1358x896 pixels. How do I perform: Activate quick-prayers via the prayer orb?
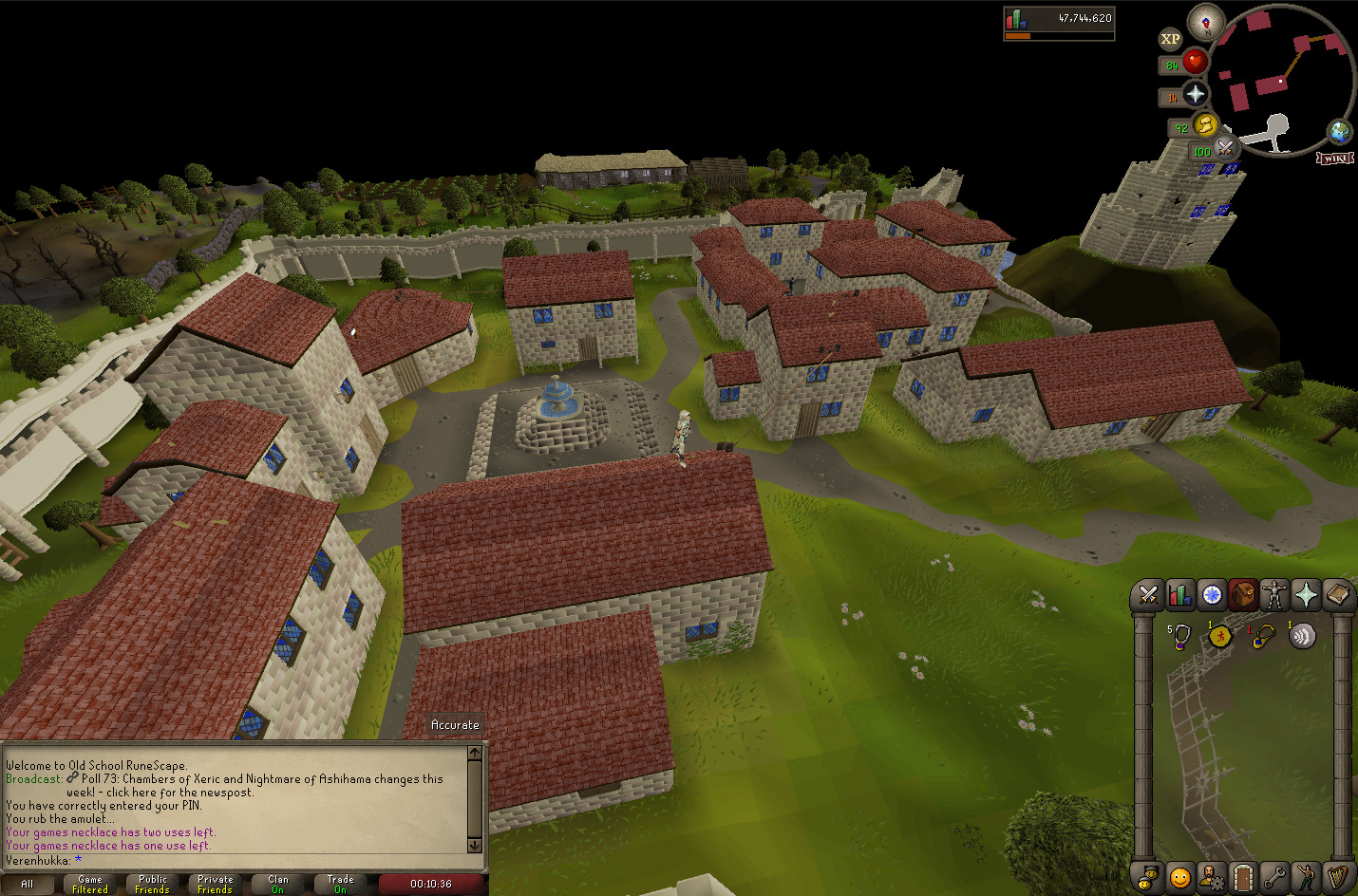tap(1195, 94)
